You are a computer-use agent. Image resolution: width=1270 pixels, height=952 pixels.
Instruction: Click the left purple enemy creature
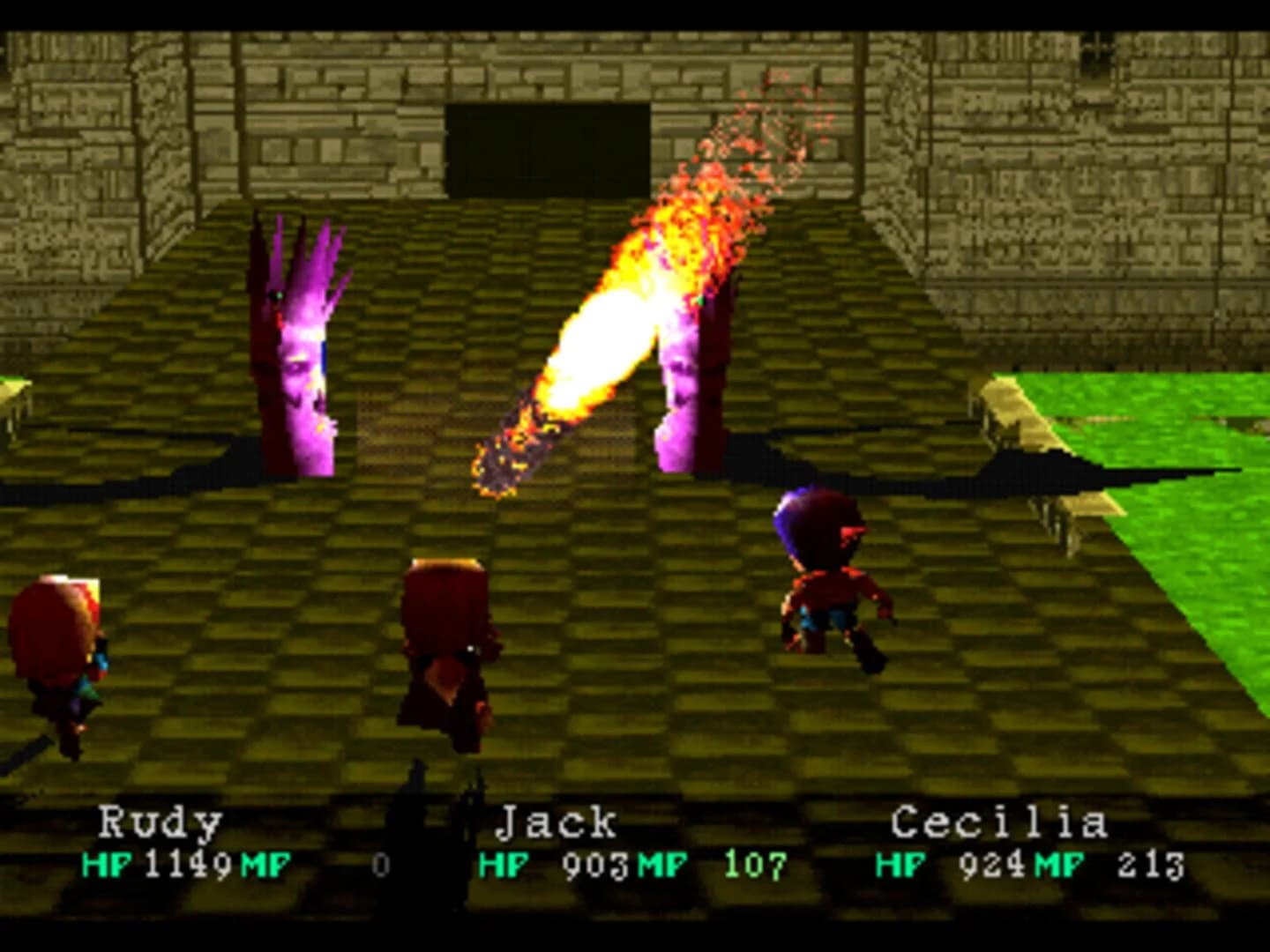[x=300, y=353]
